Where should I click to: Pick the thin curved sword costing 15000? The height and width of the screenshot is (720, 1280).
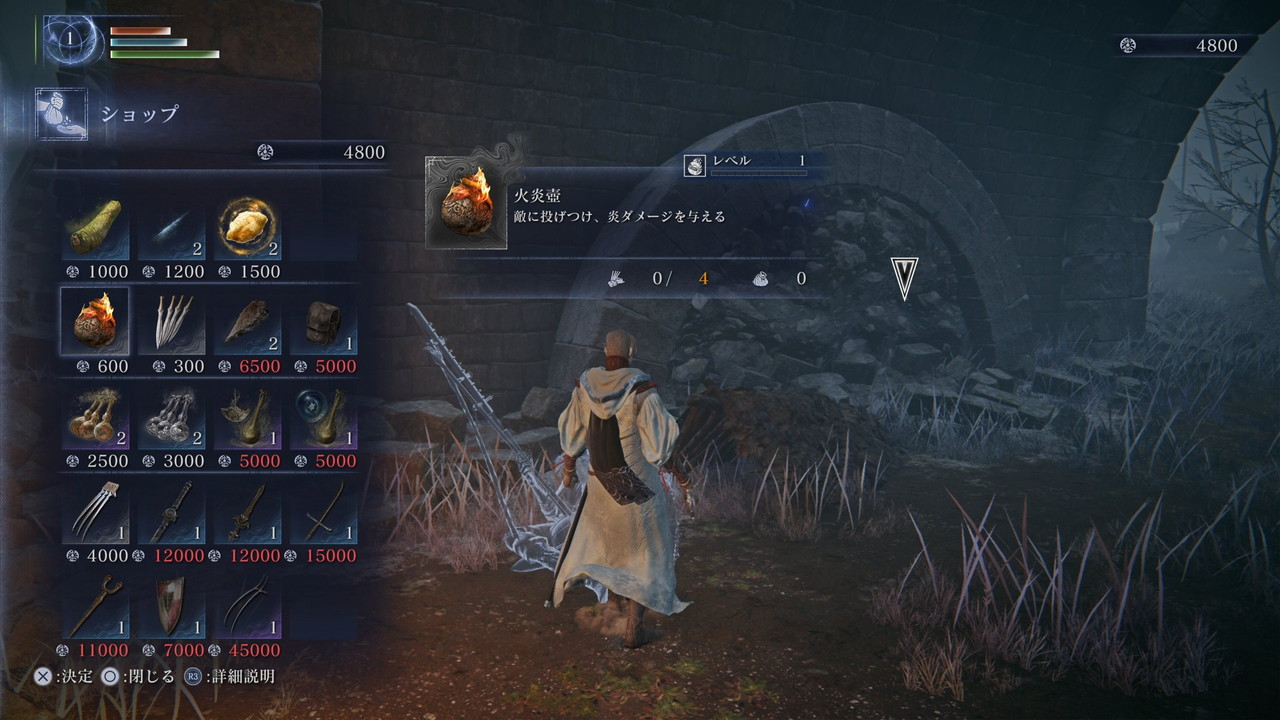point(323,512)
